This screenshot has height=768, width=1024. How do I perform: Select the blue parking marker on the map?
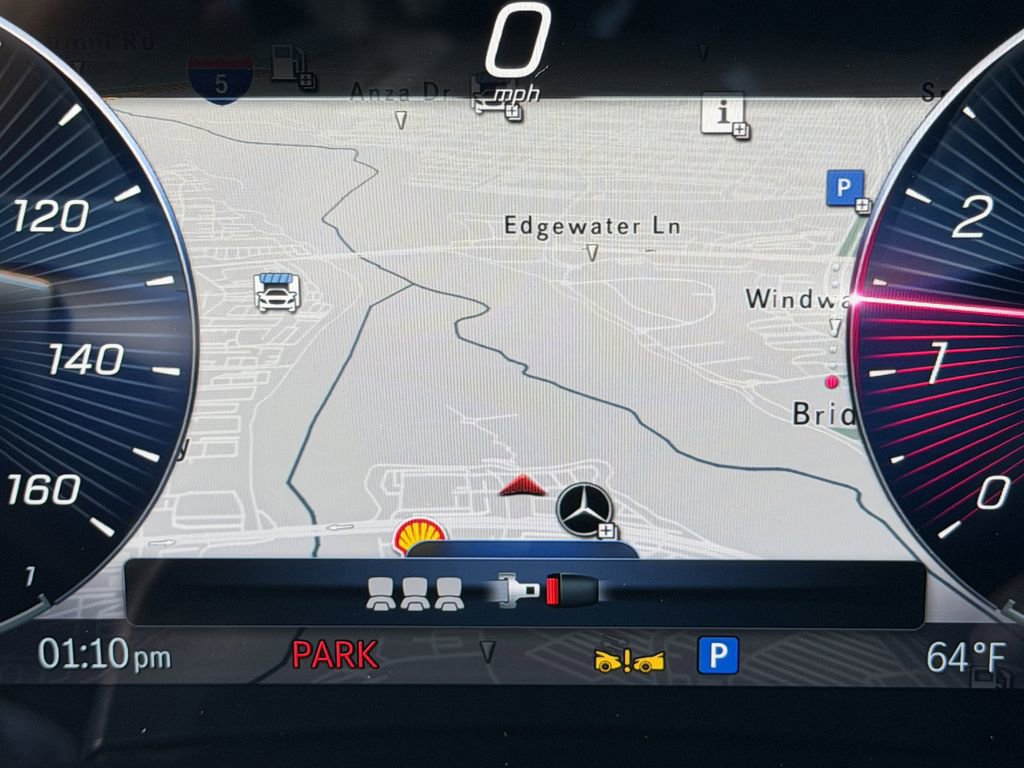coord(845,188)
